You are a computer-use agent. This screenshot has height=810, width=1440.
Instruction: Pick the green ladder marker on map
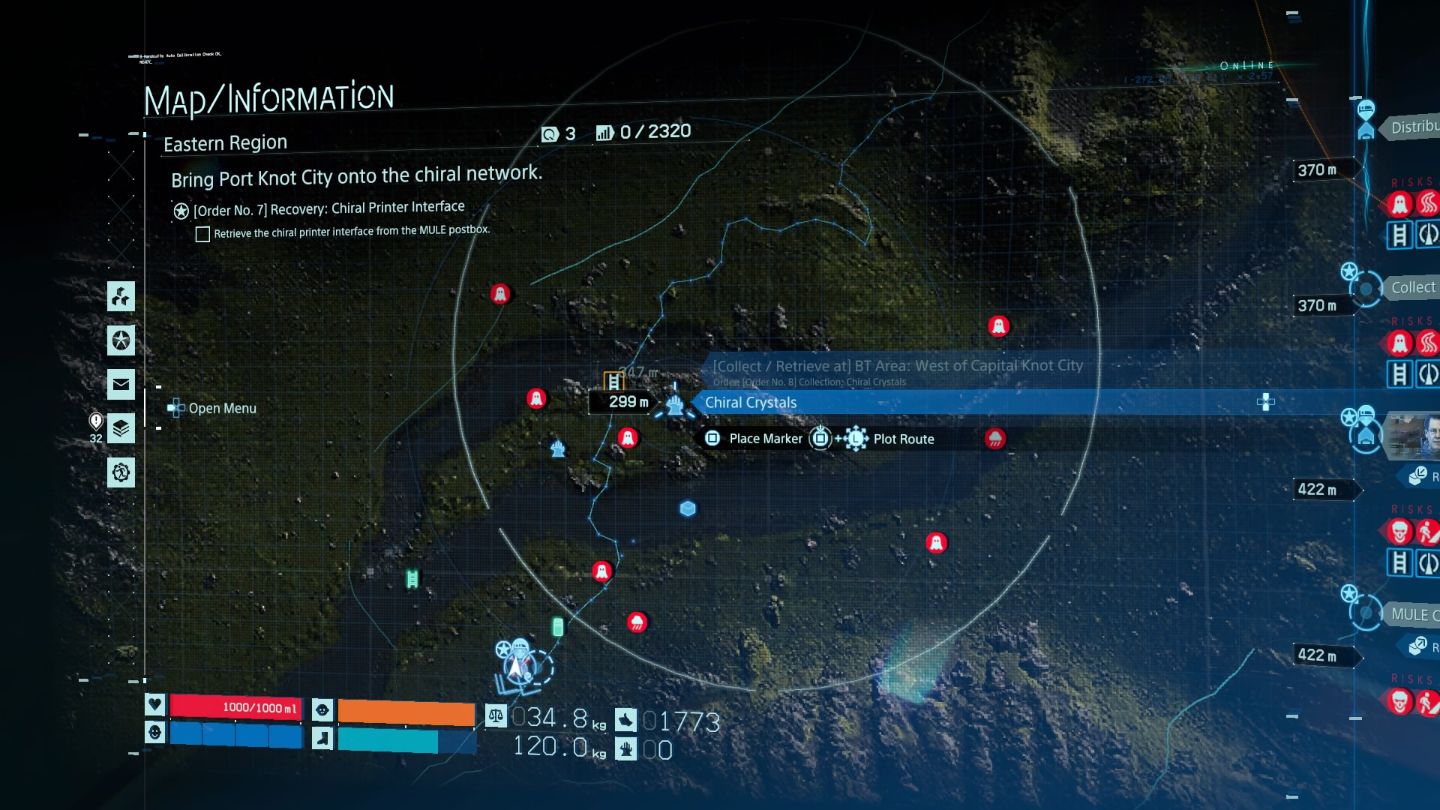click(x=411, y=578)
